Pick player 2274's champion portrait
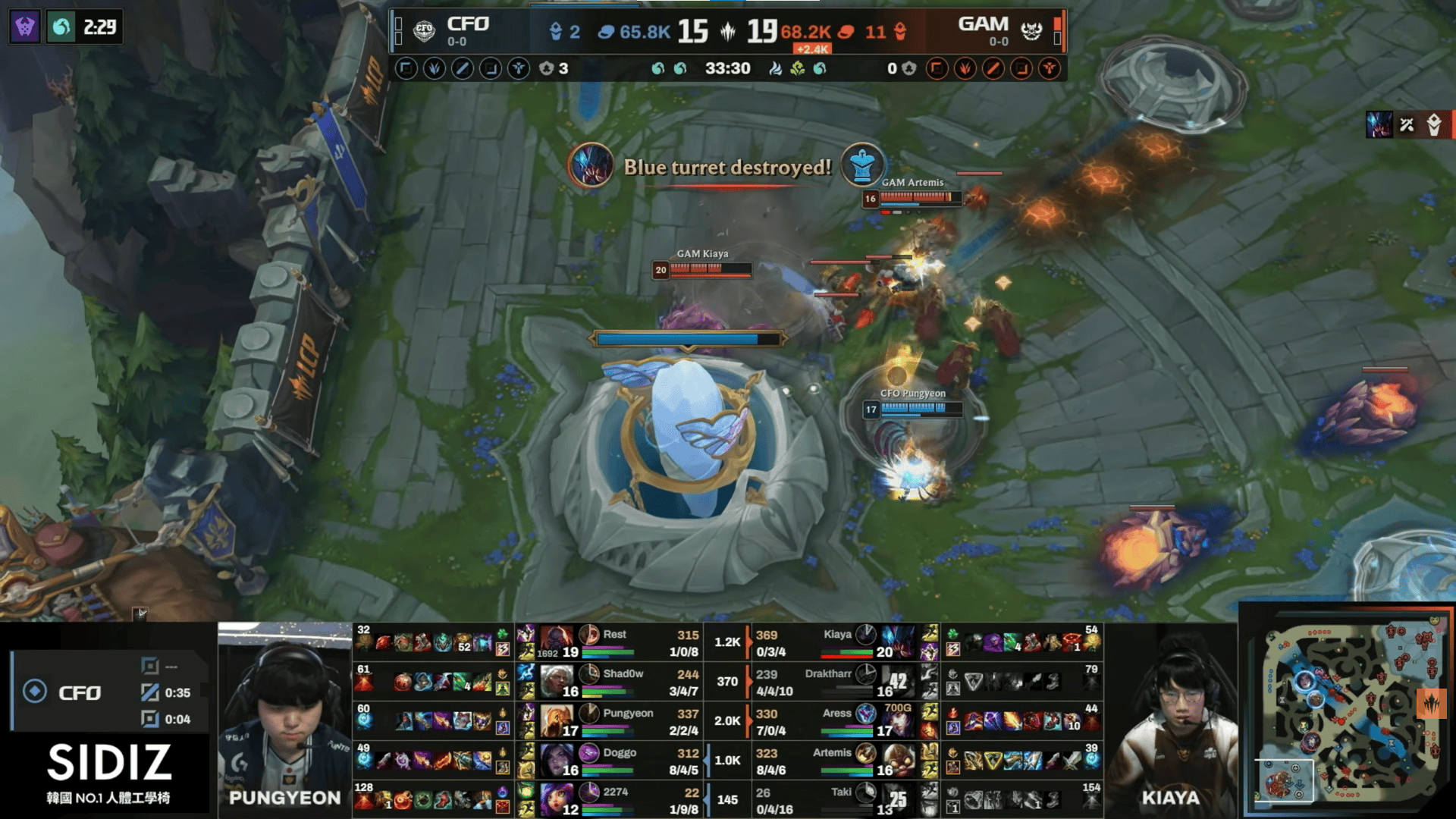Screen dimensions: 1456x819 [557, 799]
